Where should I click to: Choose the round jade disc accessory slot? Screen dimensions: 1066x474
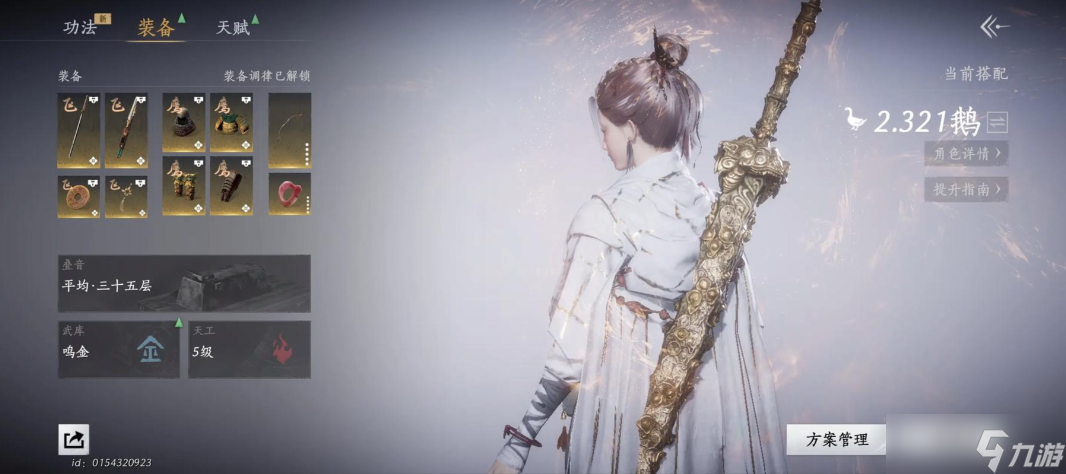(x=79, y=196)
